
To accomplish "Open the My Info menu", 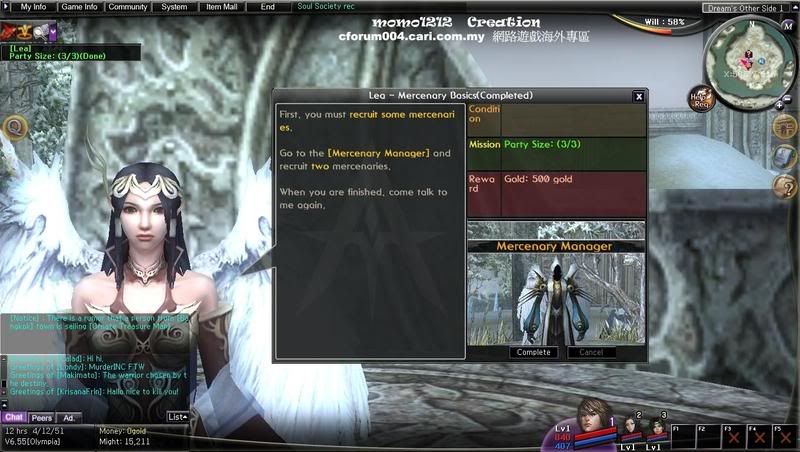I will [x=33, y=6].
